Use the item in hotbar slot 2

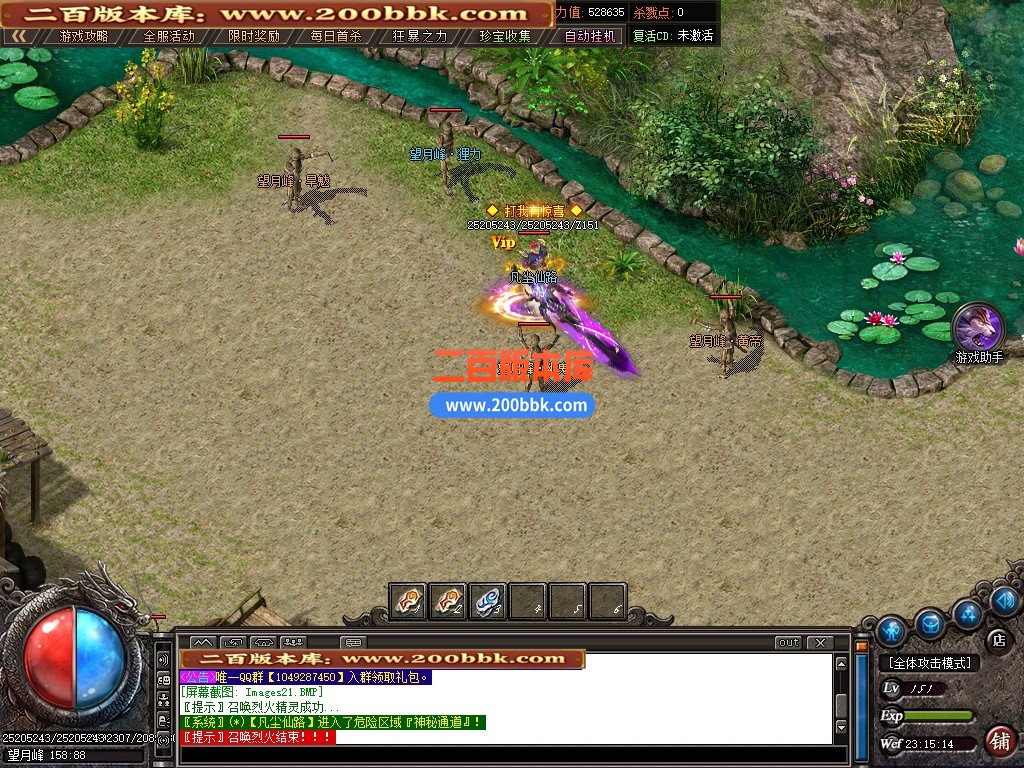click(448, 601)
